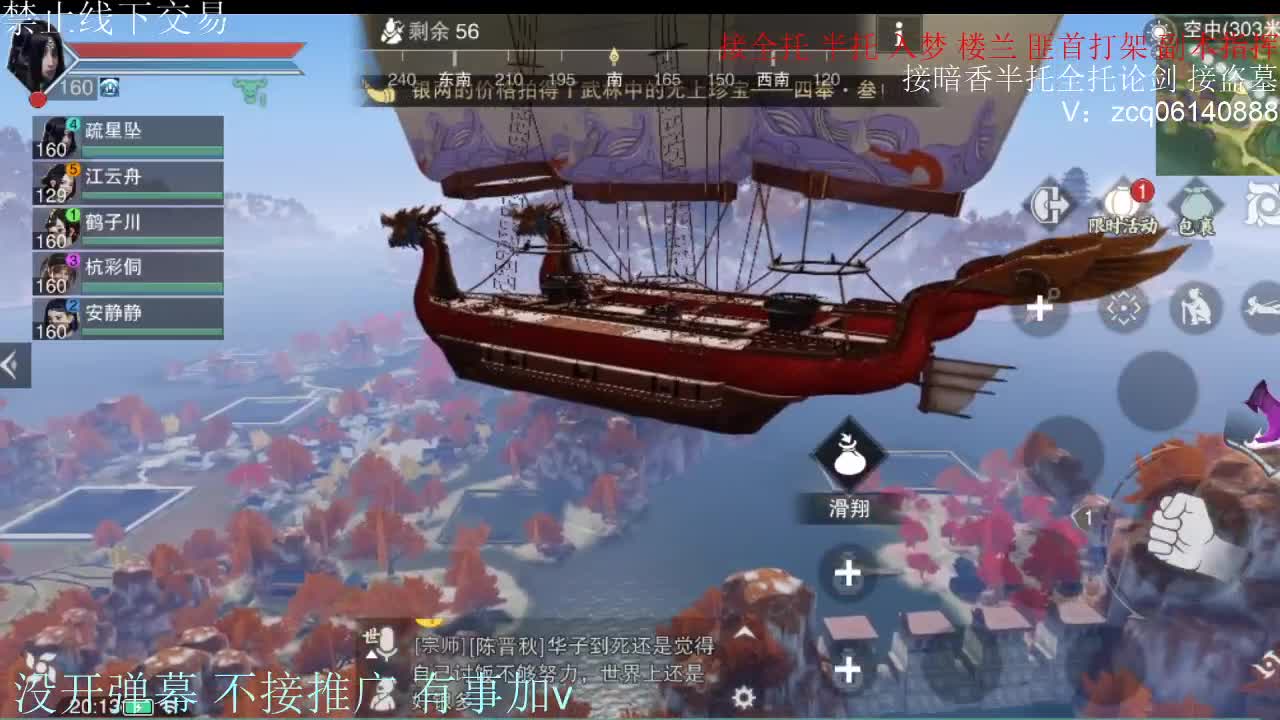Viewport: 1280px width, 720px height.
Task: Tap the camera direction-pad icon
Action: [x=1123, y=306]
